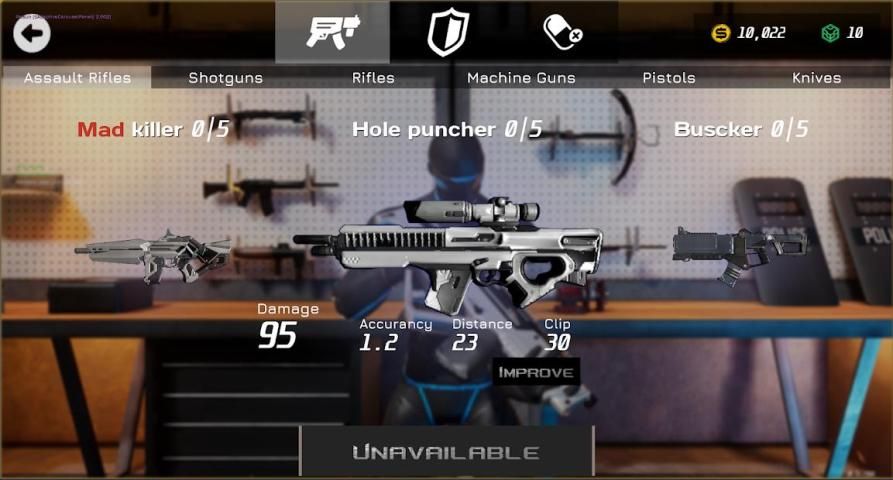Image resolution: width=893 pixels, height=480 pixels.
Task: Click the Unavailable purchase button
Action: (x=446, y=452)
